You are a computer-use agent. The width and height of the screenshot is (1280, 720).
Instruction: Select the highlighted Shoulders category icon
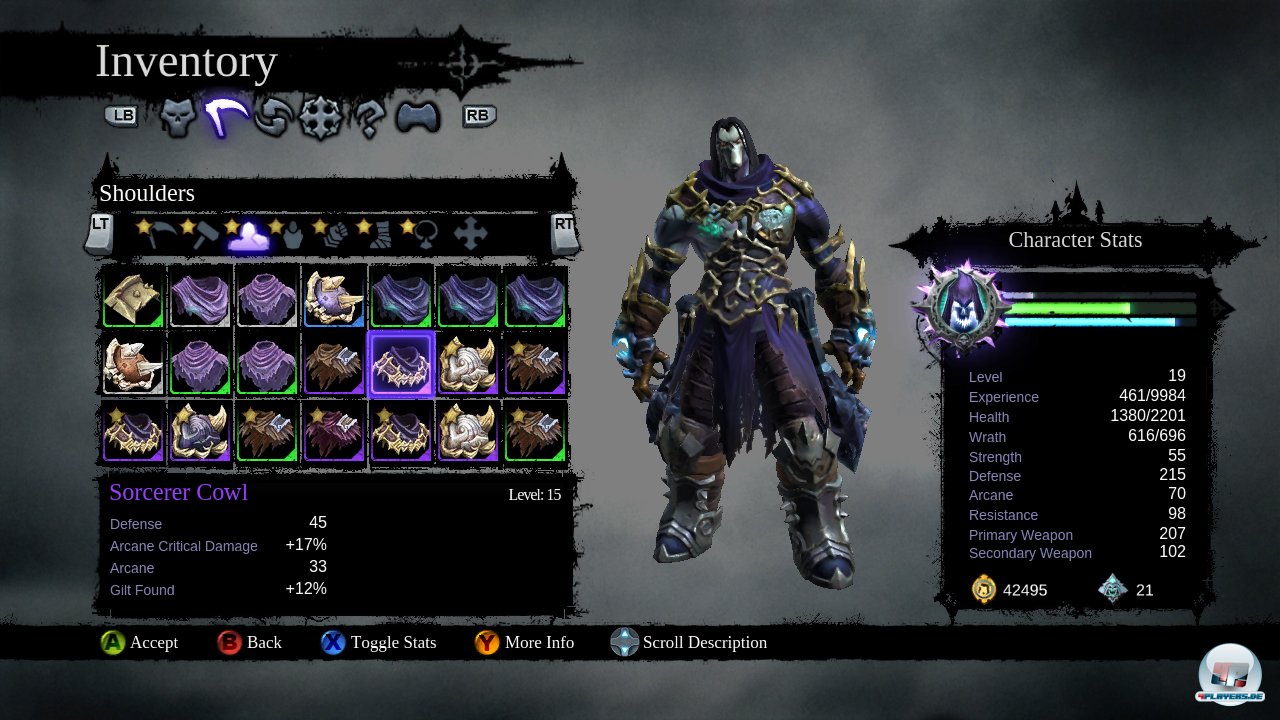pos(247,234)
